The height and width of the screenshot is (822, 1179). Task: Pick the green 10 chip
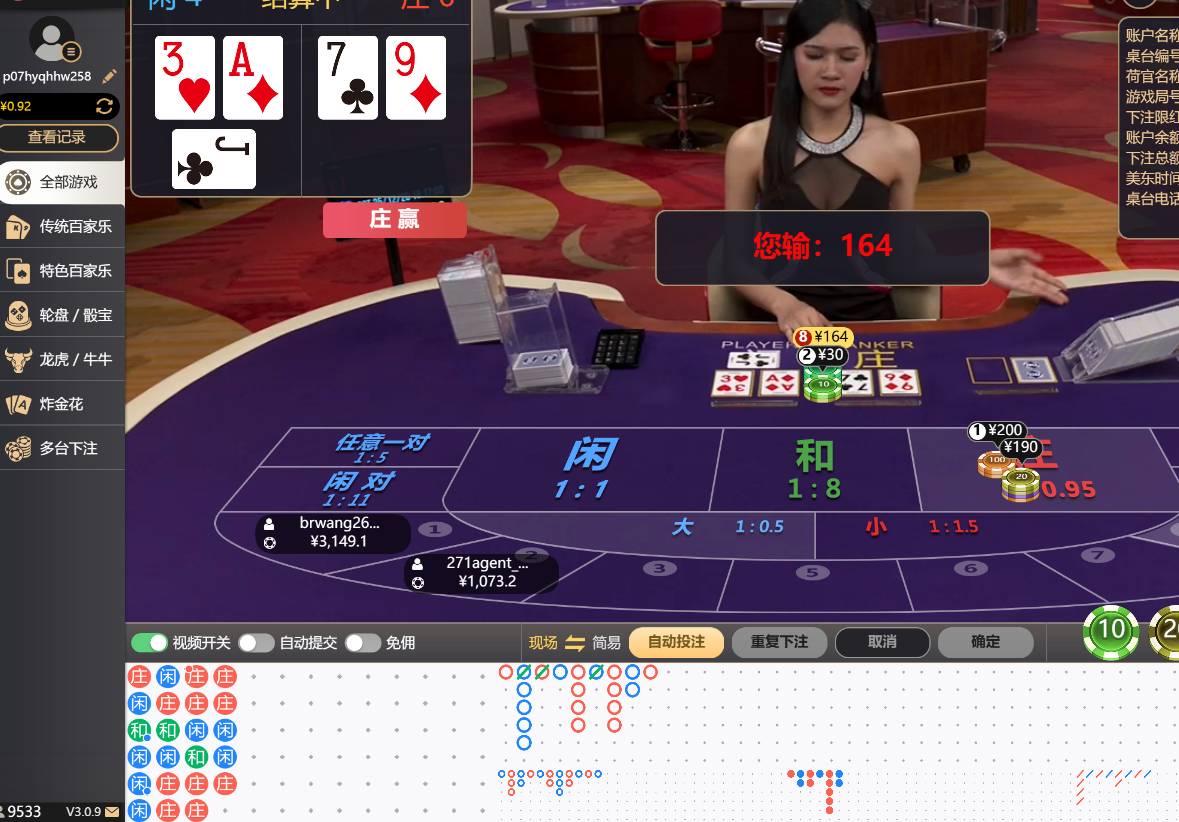pyautogui.click(x=1112, y=631)
